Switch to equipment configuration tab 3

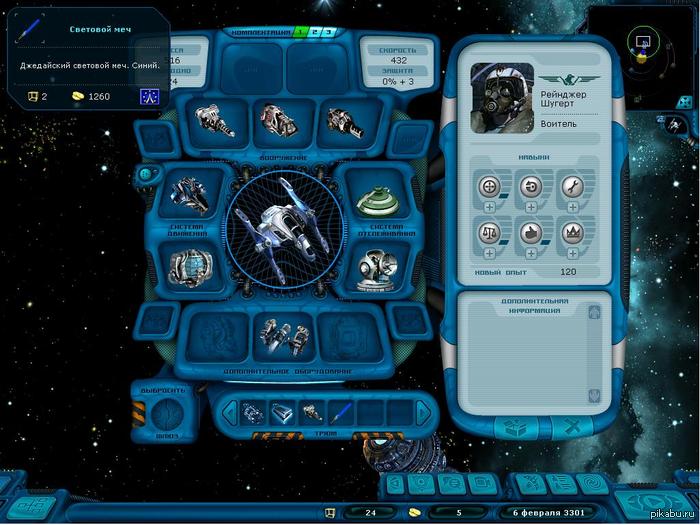pos(326,33)
